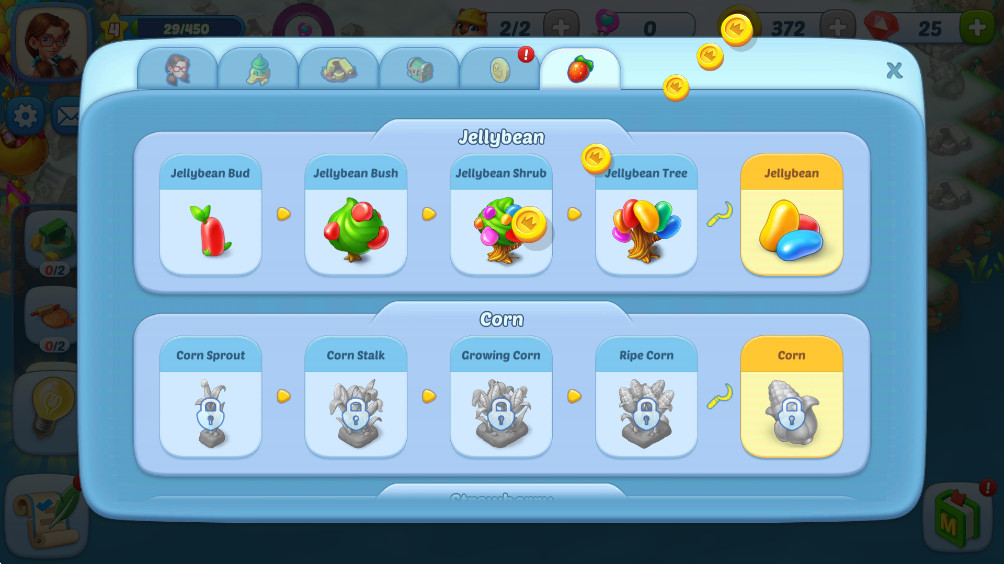Select the Jellybean Bud tile

click(211, 215)
